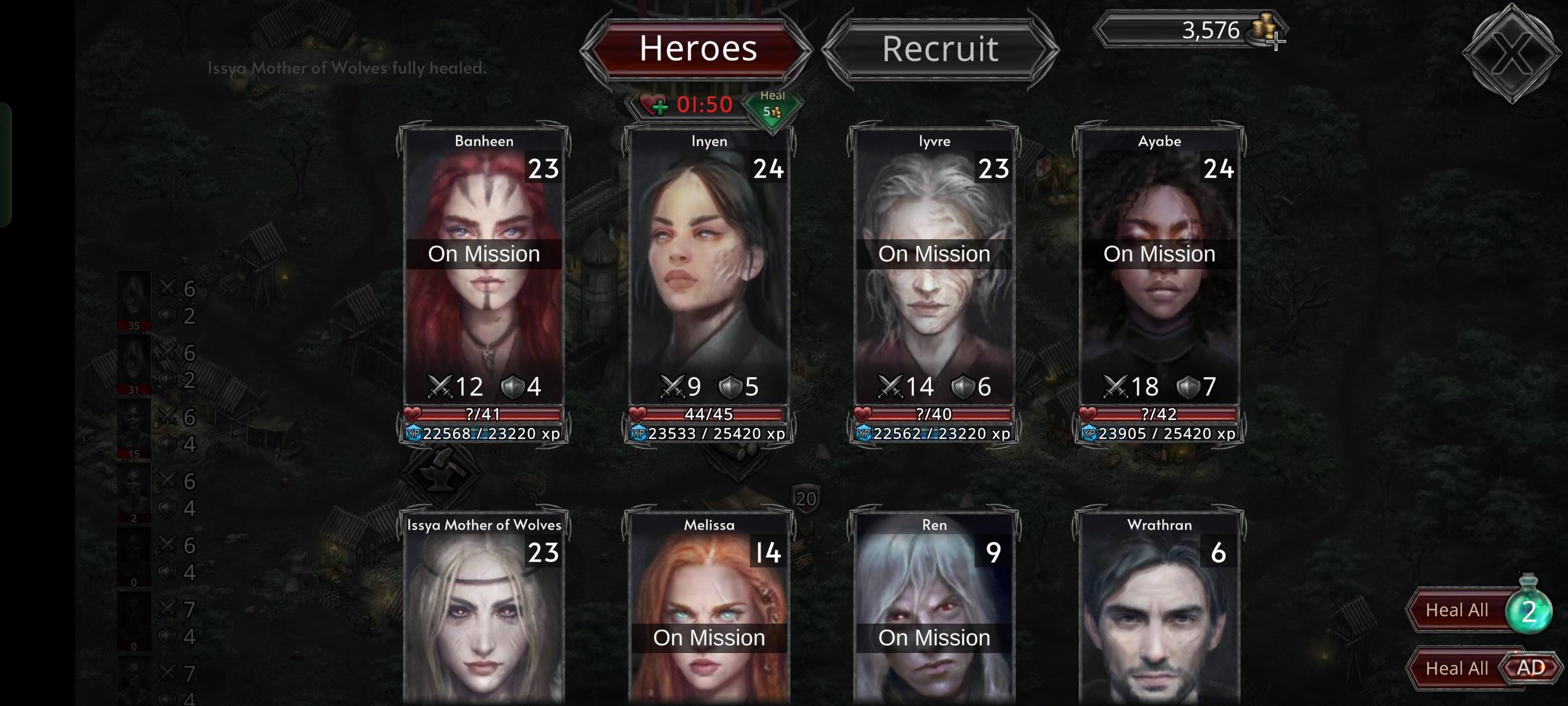
Task: Select the Banheen hero card
Action: click(483, 275)
